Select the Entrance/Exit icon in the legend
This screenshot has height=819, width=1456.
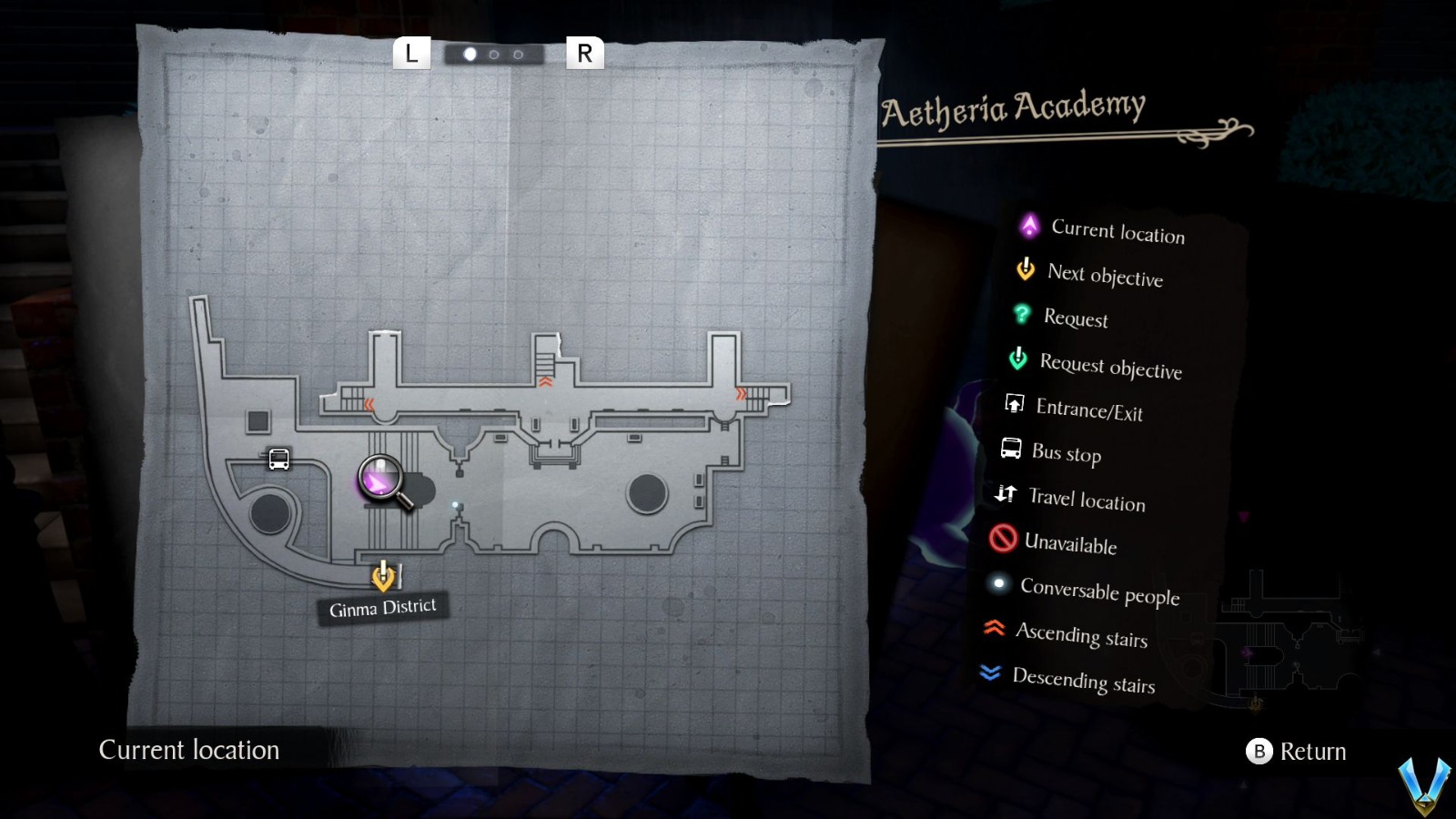(1013, 403)
